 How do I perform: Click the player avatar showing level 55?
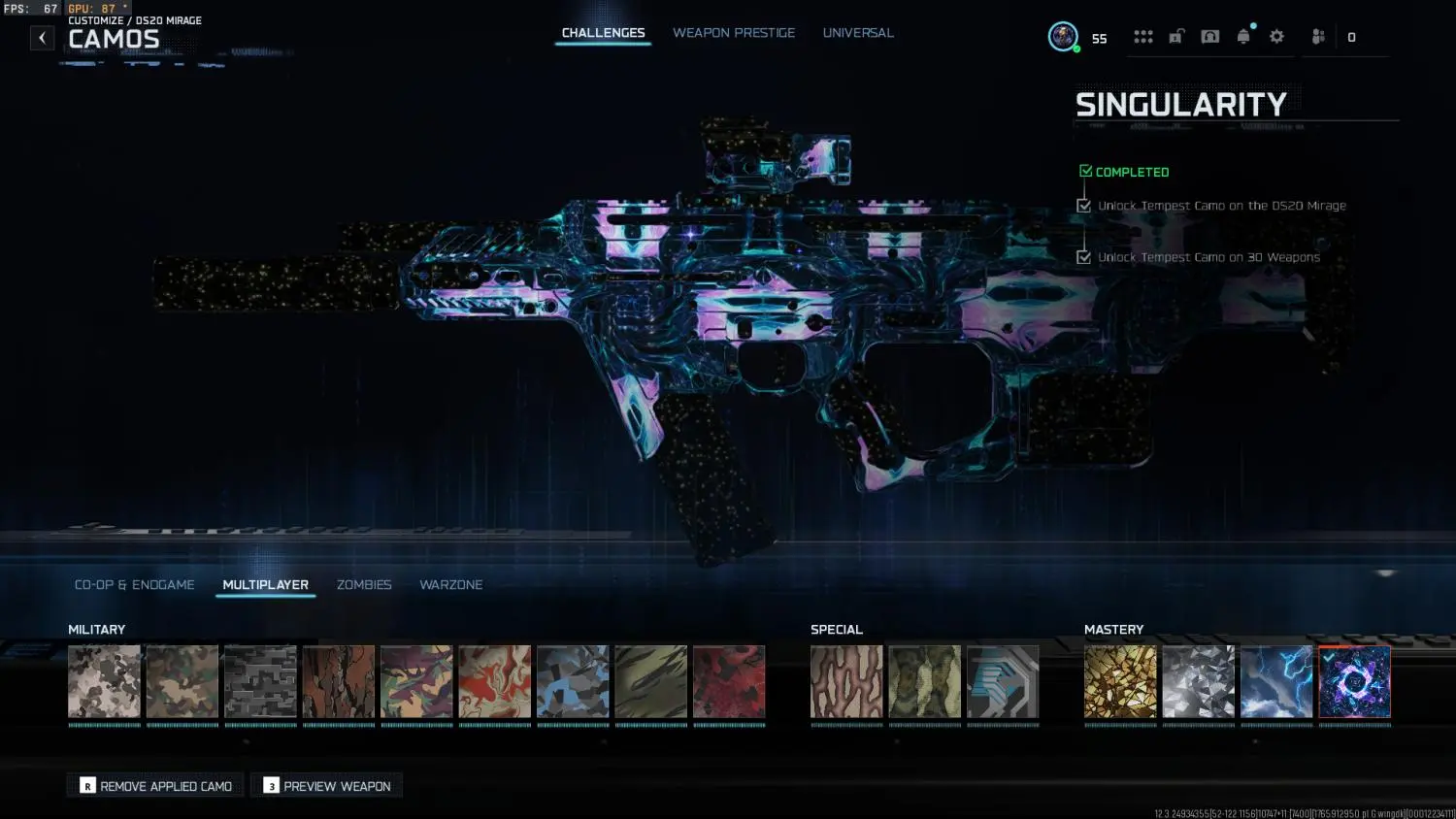pos(1062,37)
